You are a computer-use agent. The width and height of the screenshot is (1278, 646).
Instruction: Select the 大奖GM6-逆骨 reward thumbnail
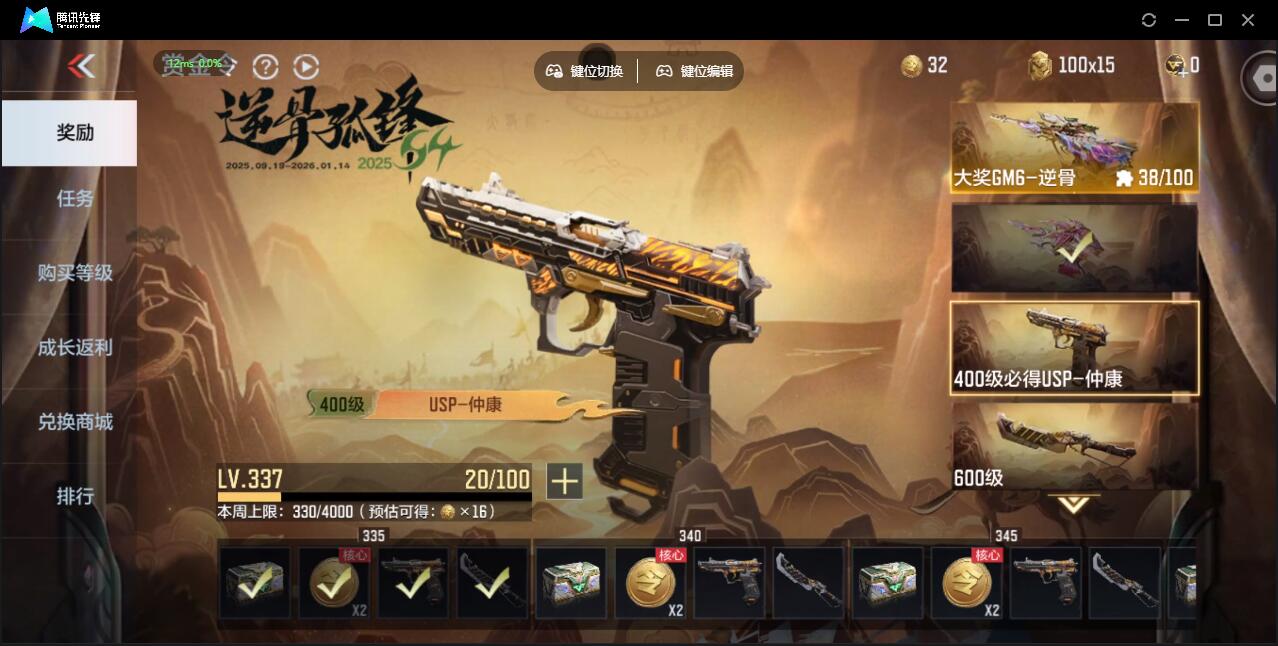pos(1074,148)
